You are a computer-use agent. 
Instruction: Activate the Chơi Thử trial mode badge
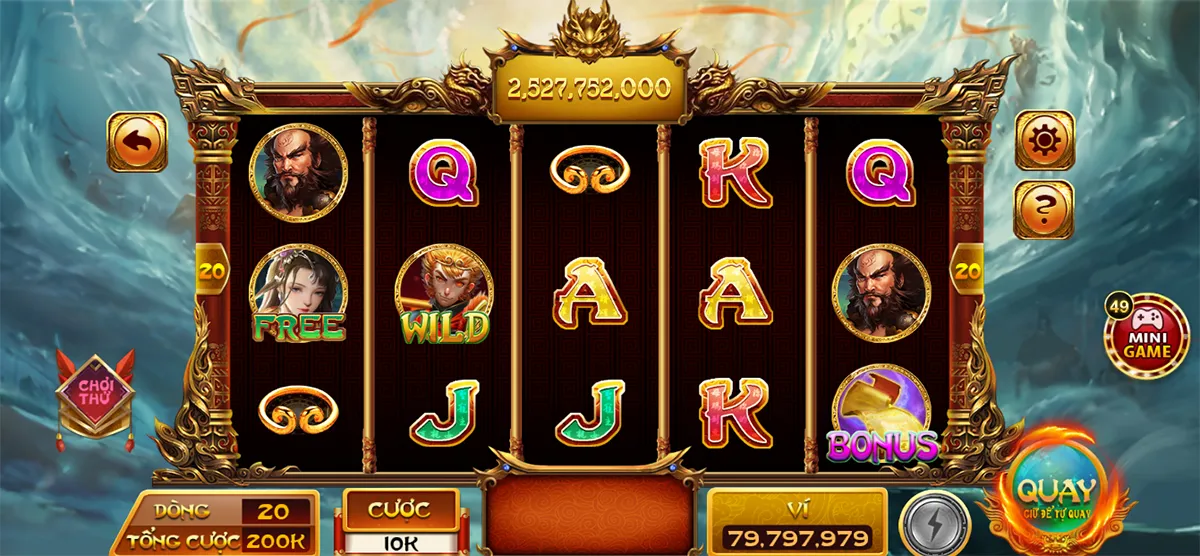[95, 394]
